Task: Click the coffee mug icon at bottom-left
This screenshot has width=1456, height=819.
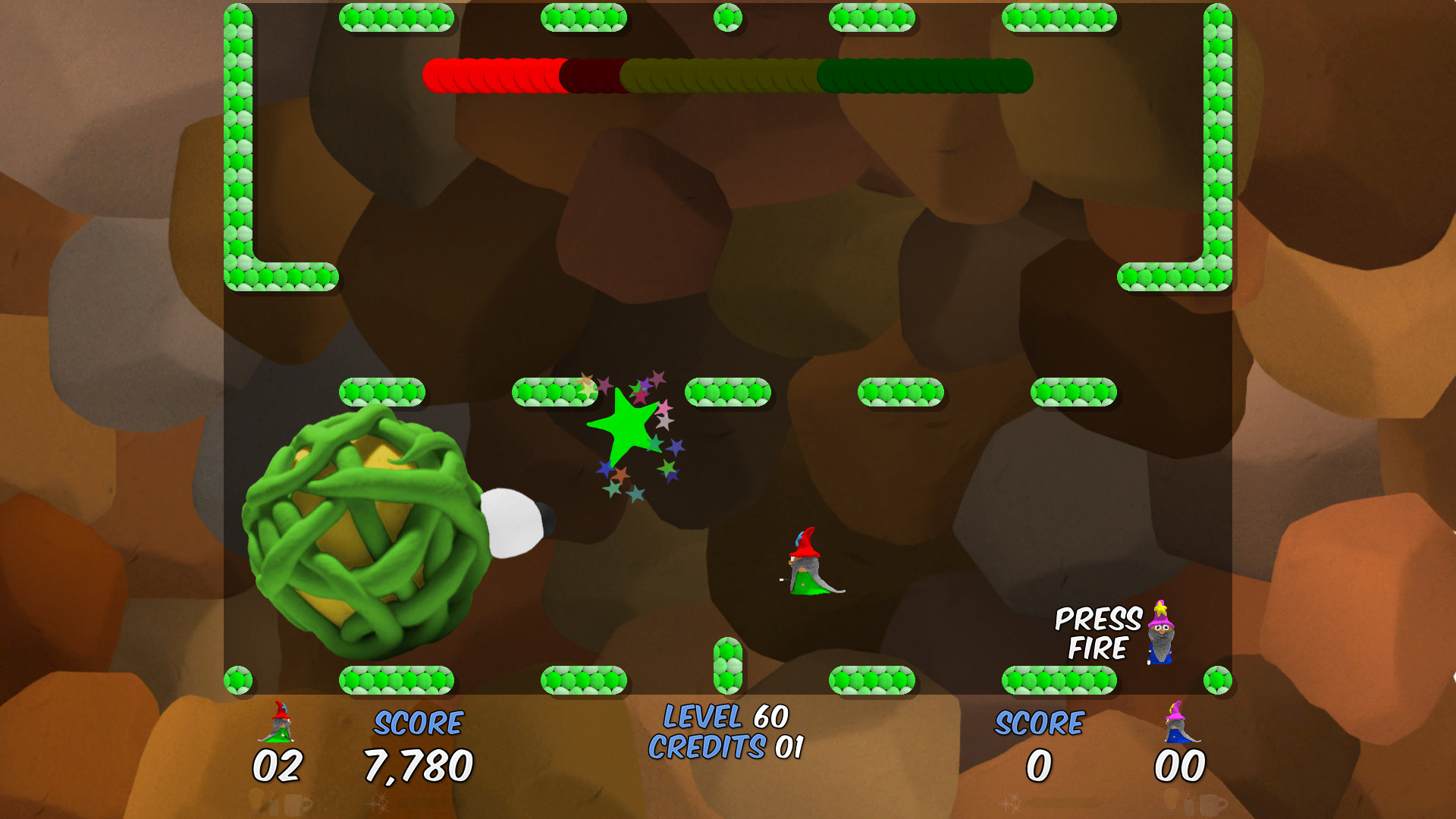Action: (x=294, y=804)
